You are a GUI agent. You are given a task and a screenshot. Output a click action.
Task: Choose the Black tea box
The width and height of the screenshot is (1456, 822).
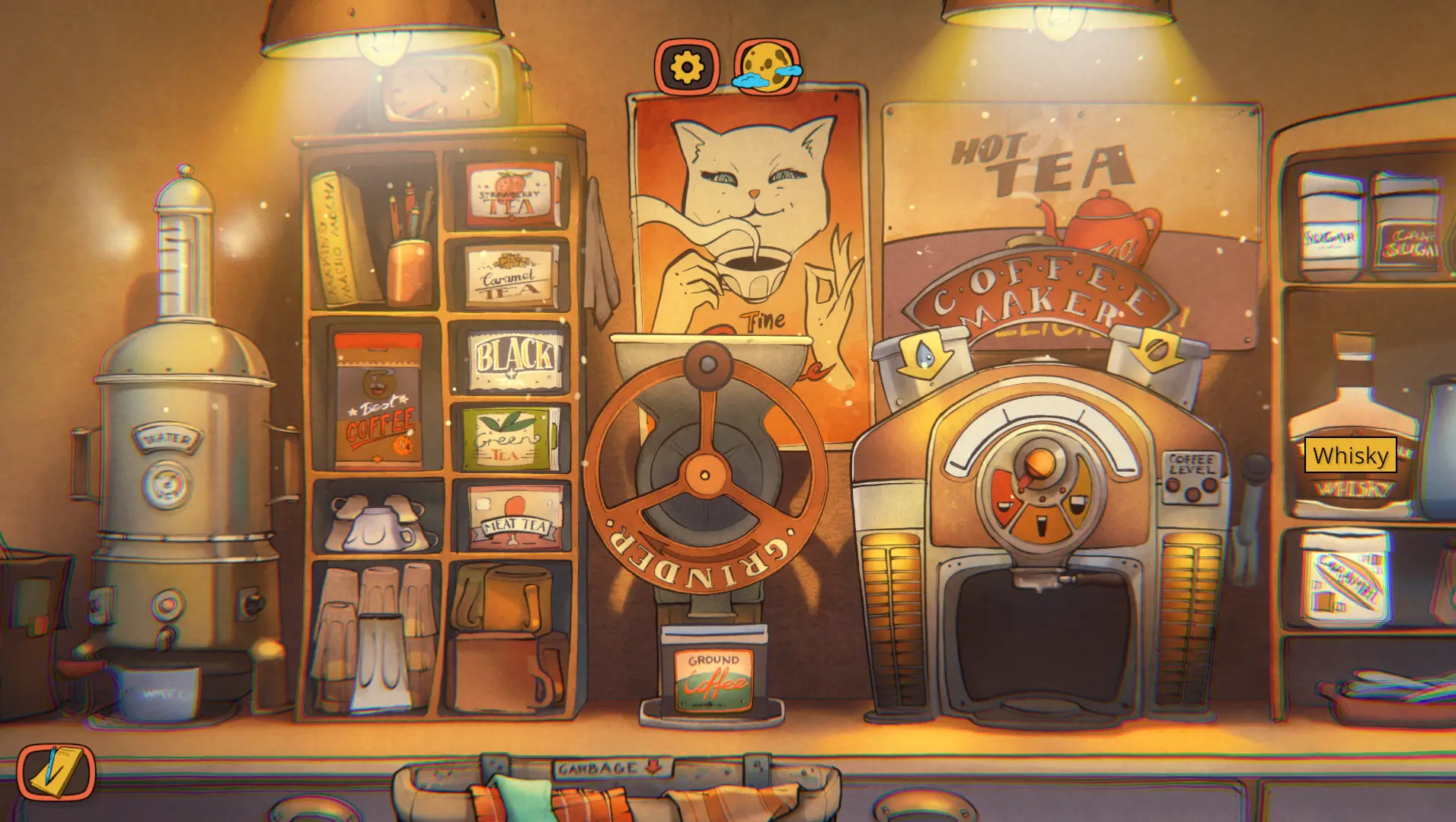pos(515,360)
